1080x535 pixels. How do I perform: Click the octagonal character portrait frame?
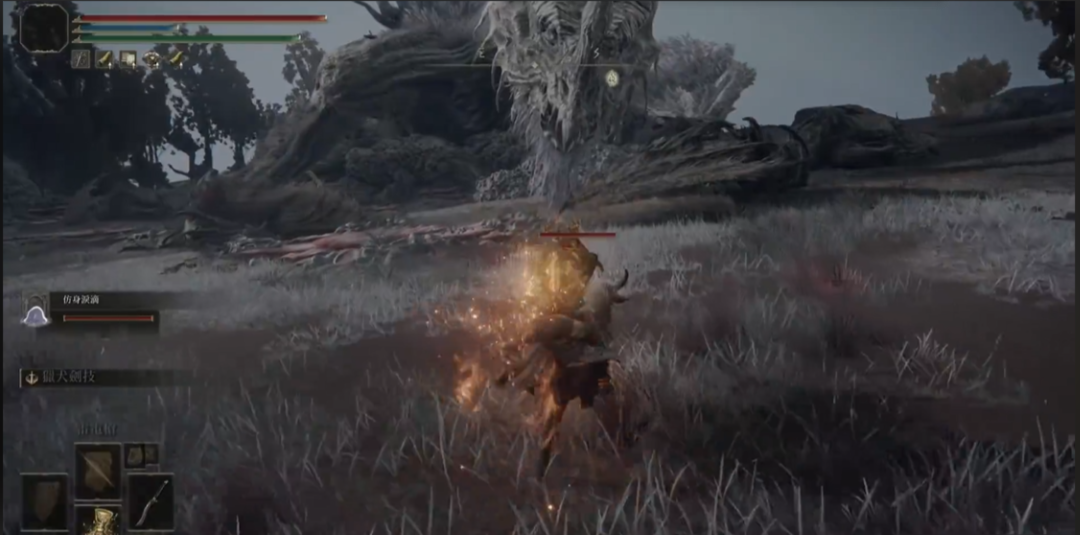(44, 27)
